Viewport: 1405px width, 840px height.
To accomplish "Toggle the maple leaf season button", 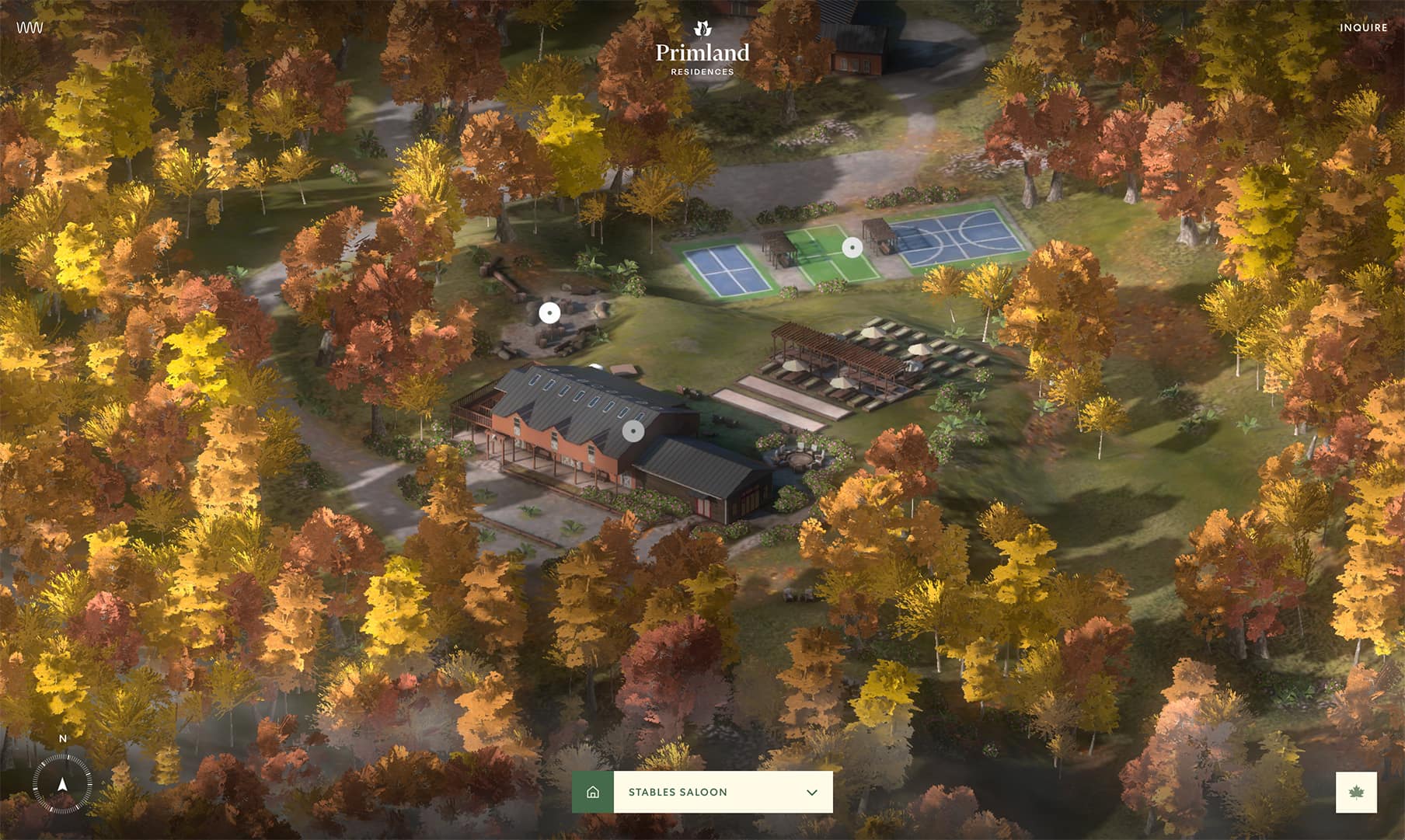I will pos(1356,793).
